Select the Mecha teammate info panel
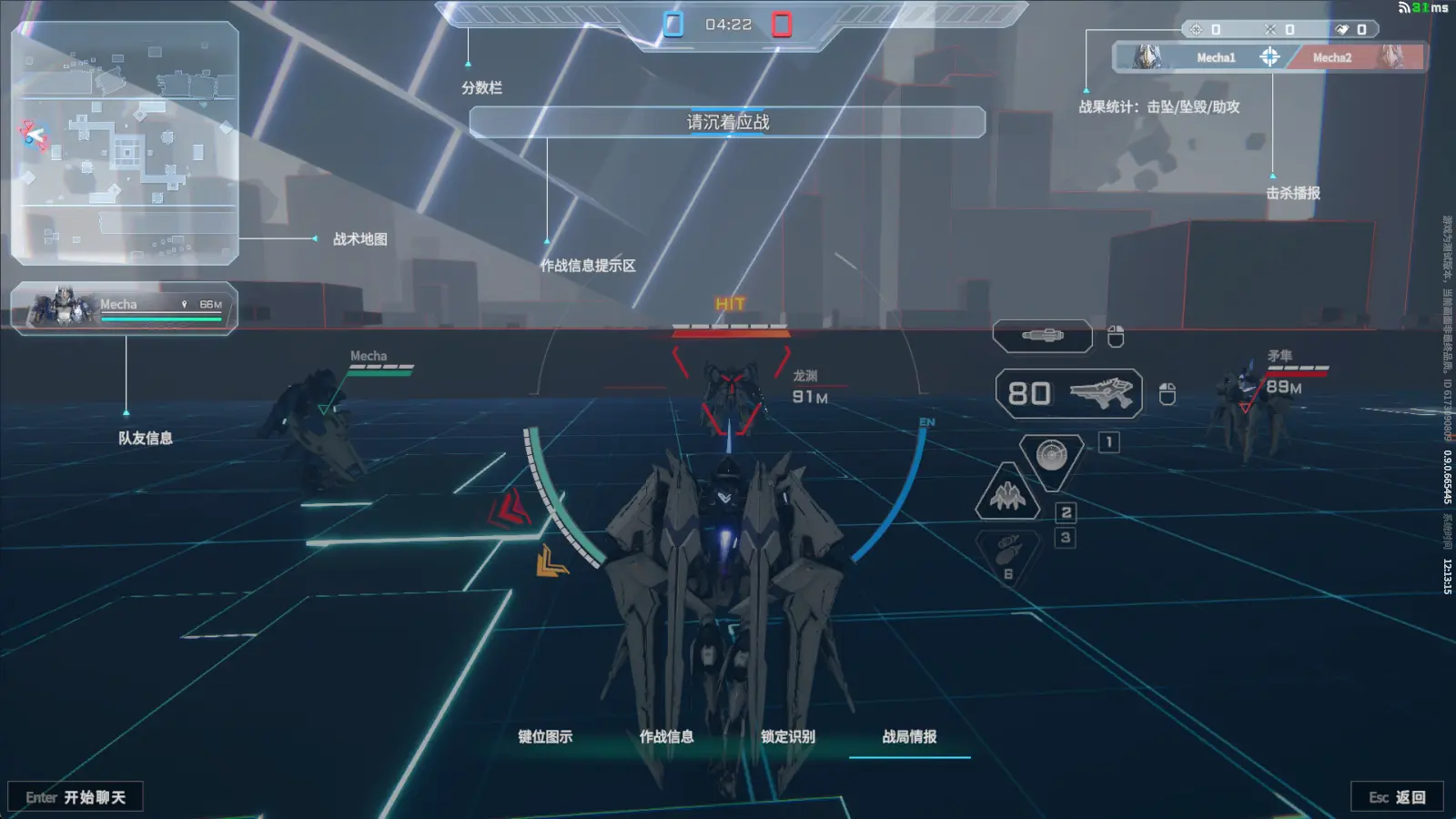This screenshot has height=819, width=1456. click(125, 308)
